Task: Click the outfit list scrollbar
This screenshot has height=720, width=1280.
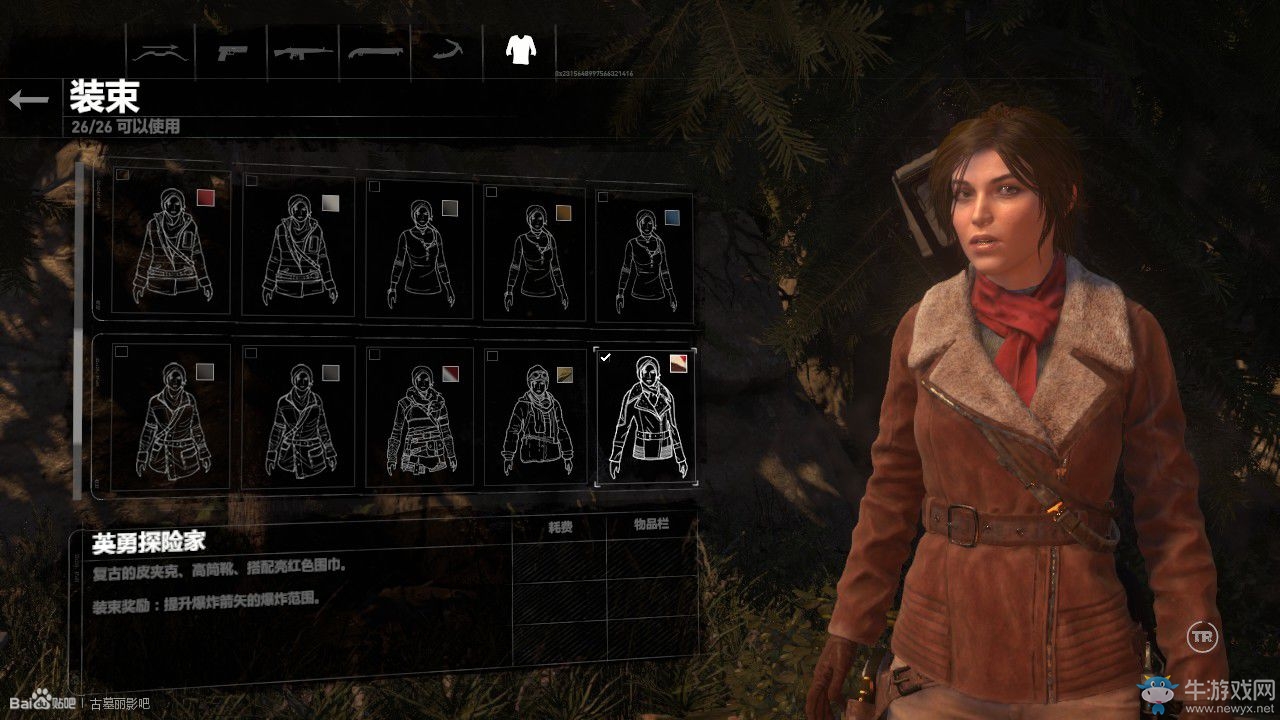Action: coord(79,328)
